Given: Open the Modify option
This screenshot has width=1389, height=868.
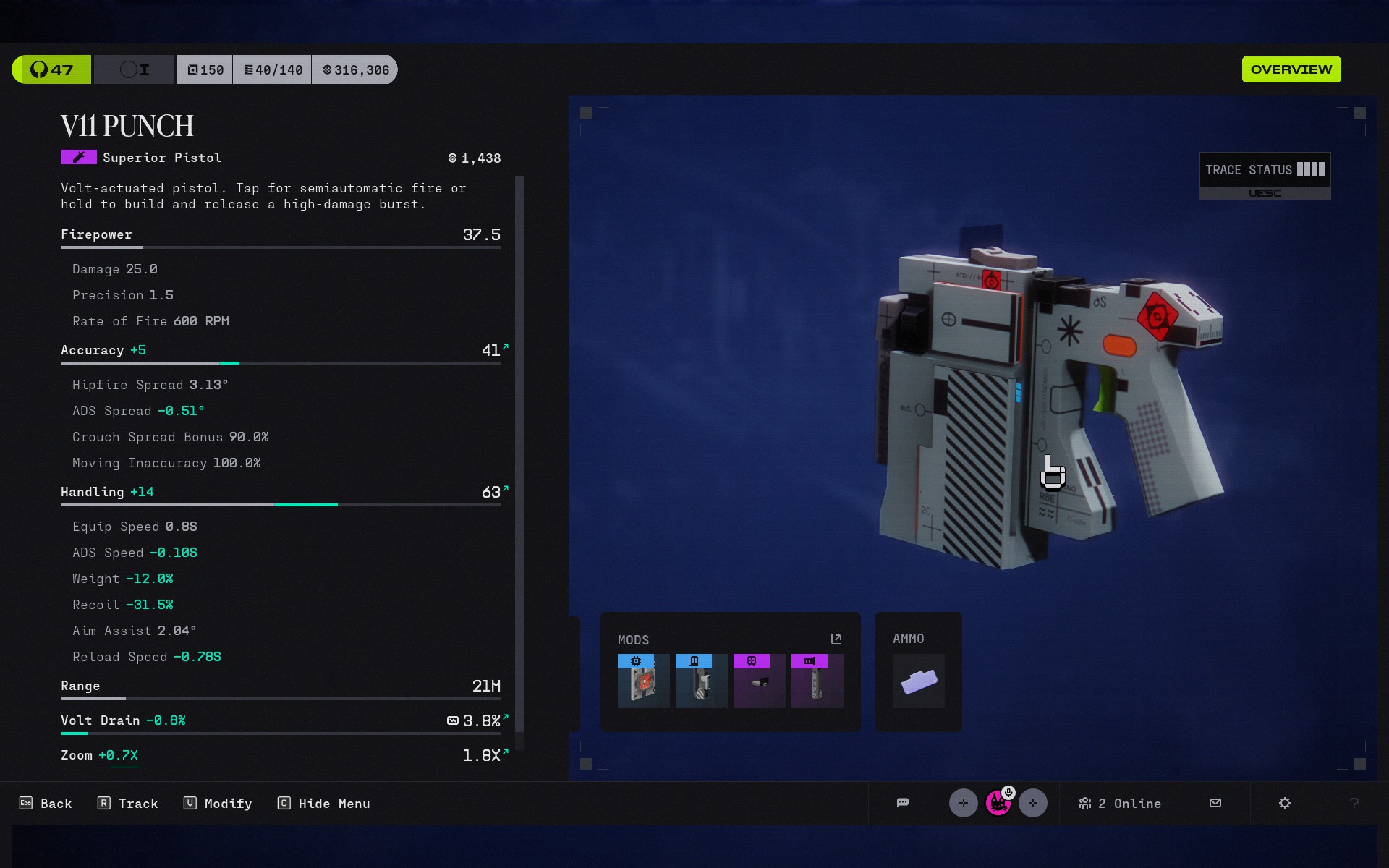Looking at the screenshot, I should pos(218,804).
